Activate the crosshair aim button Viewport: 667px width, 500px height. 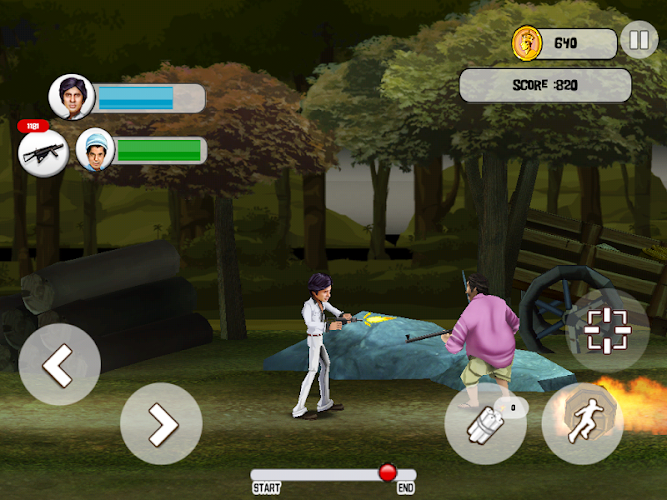tap(607, 331)
